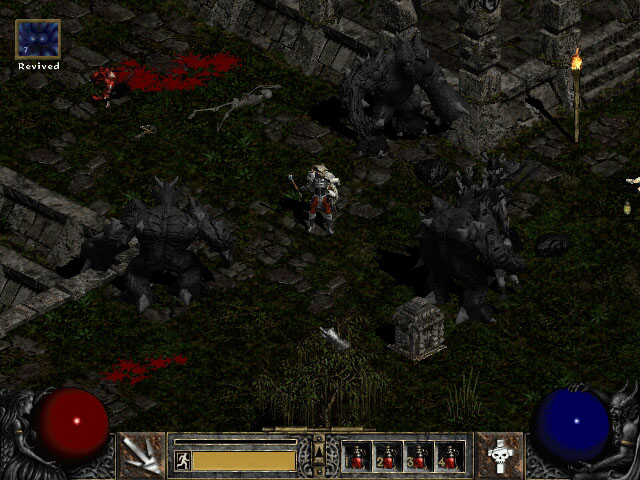Toggle the run/walk button

click(x=183, y=461)
